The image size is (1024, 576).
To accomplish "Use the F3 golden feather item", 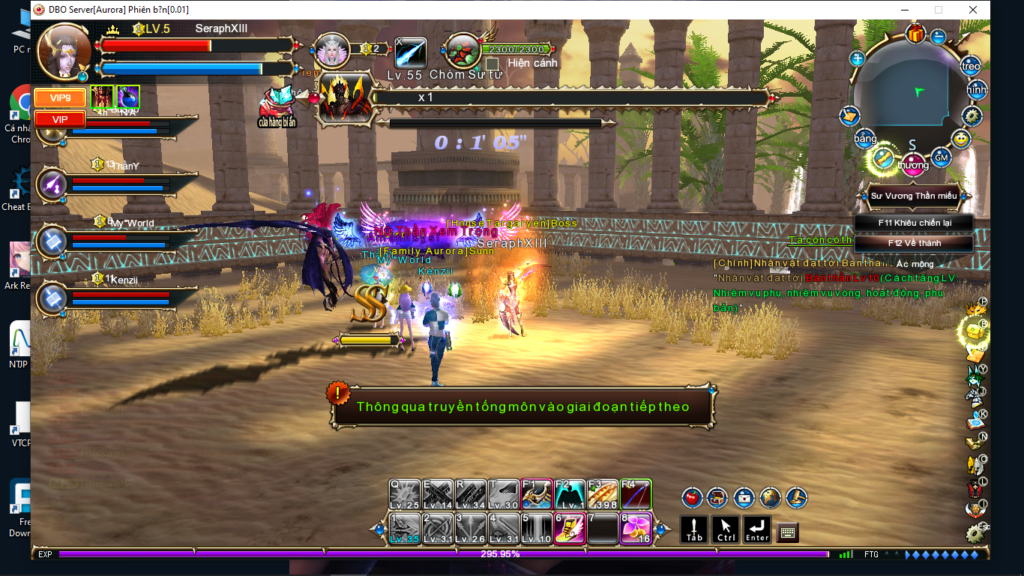I will click(603, 494).
